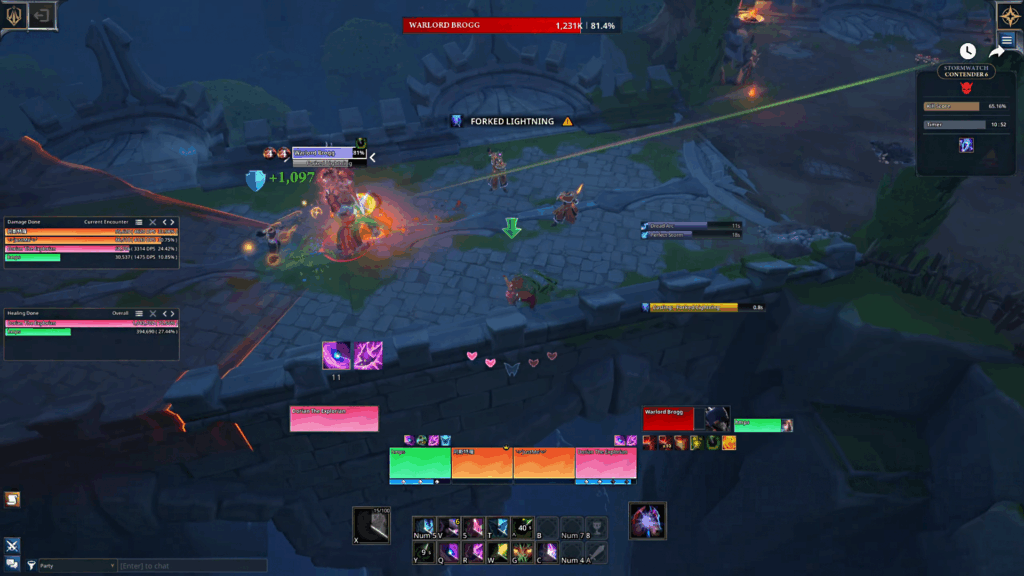The height and width of the screenshot is (576, 1024).
Task: Click the exit door arrow button
Action: [43, 15]
